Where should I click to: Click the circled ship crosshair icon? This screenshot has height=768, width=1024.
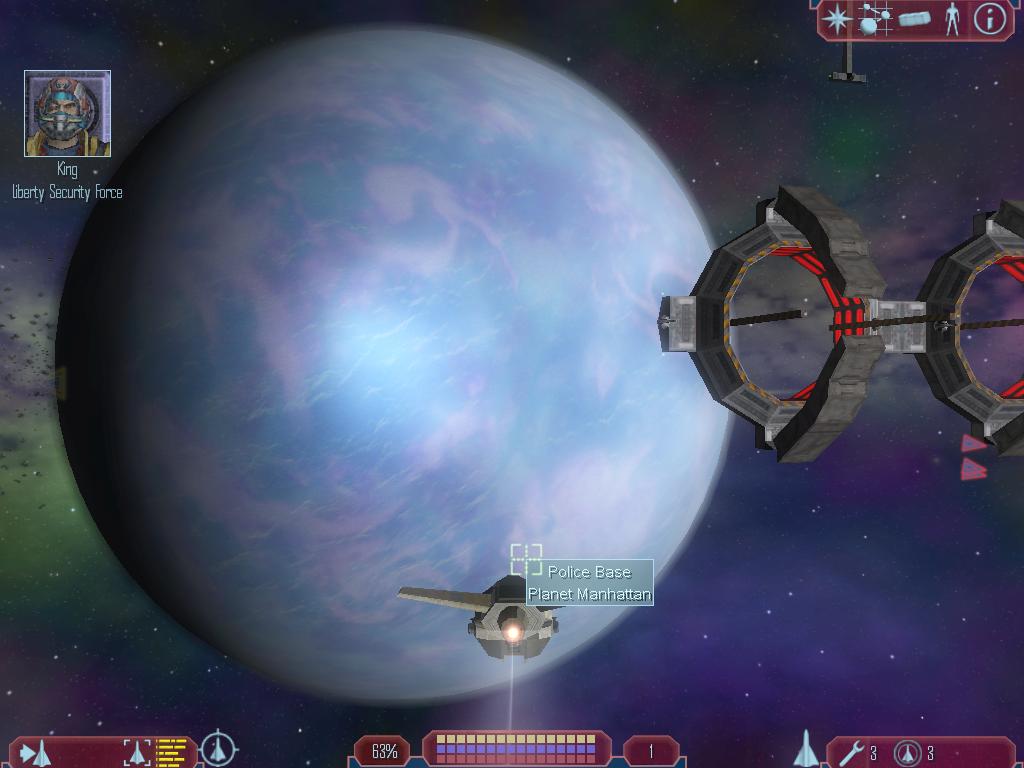[219, 748]
